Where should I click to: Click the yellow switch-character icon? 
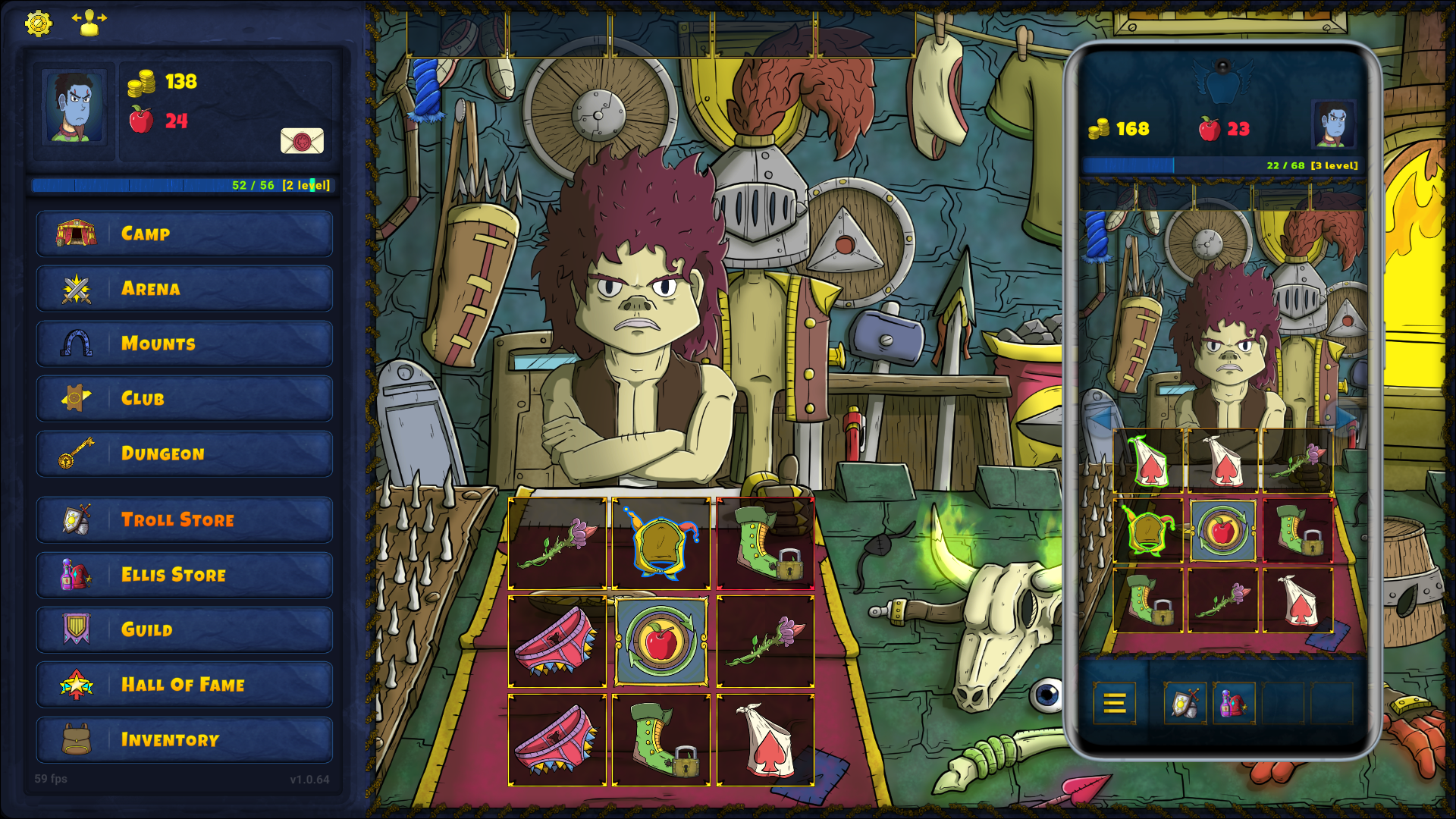(89, 23)
